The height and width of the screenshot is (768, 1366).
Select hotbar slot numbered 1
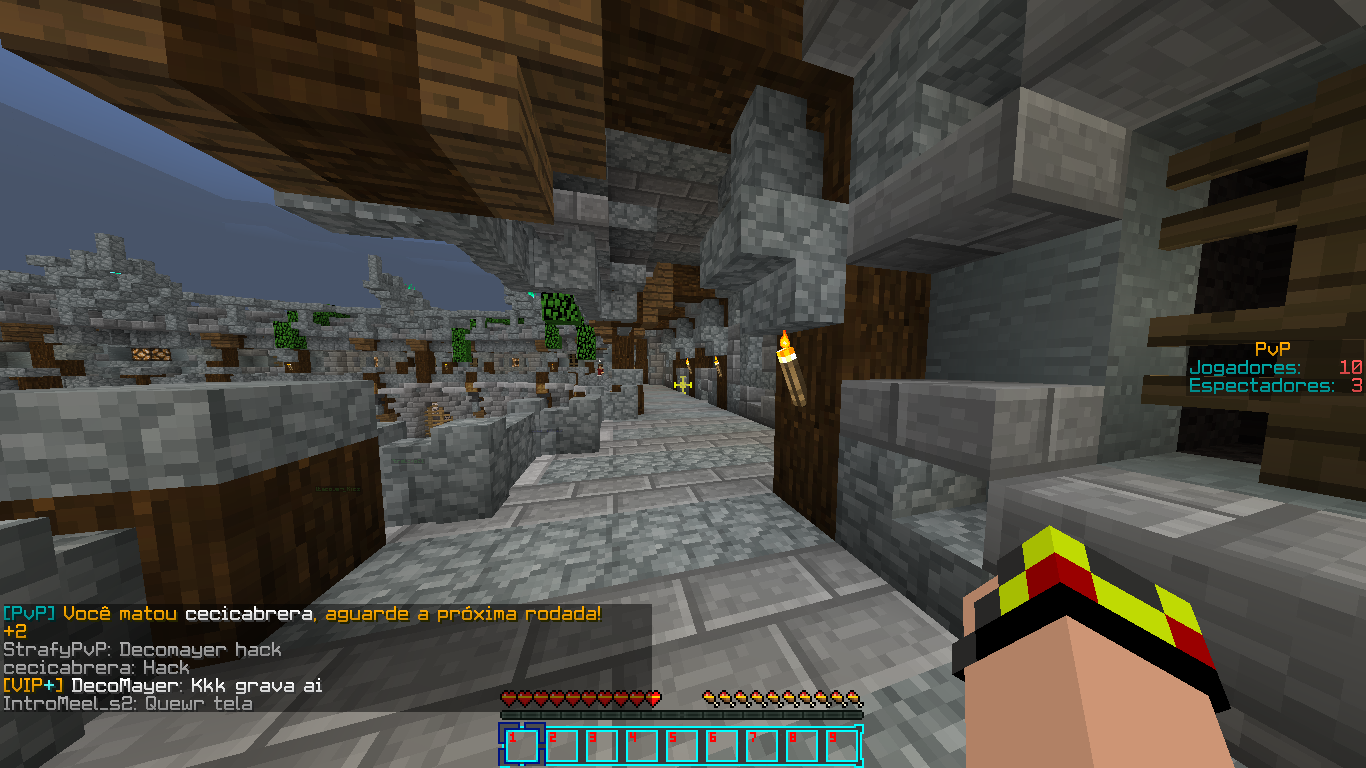pyautogui.click(x=521, y=746)
